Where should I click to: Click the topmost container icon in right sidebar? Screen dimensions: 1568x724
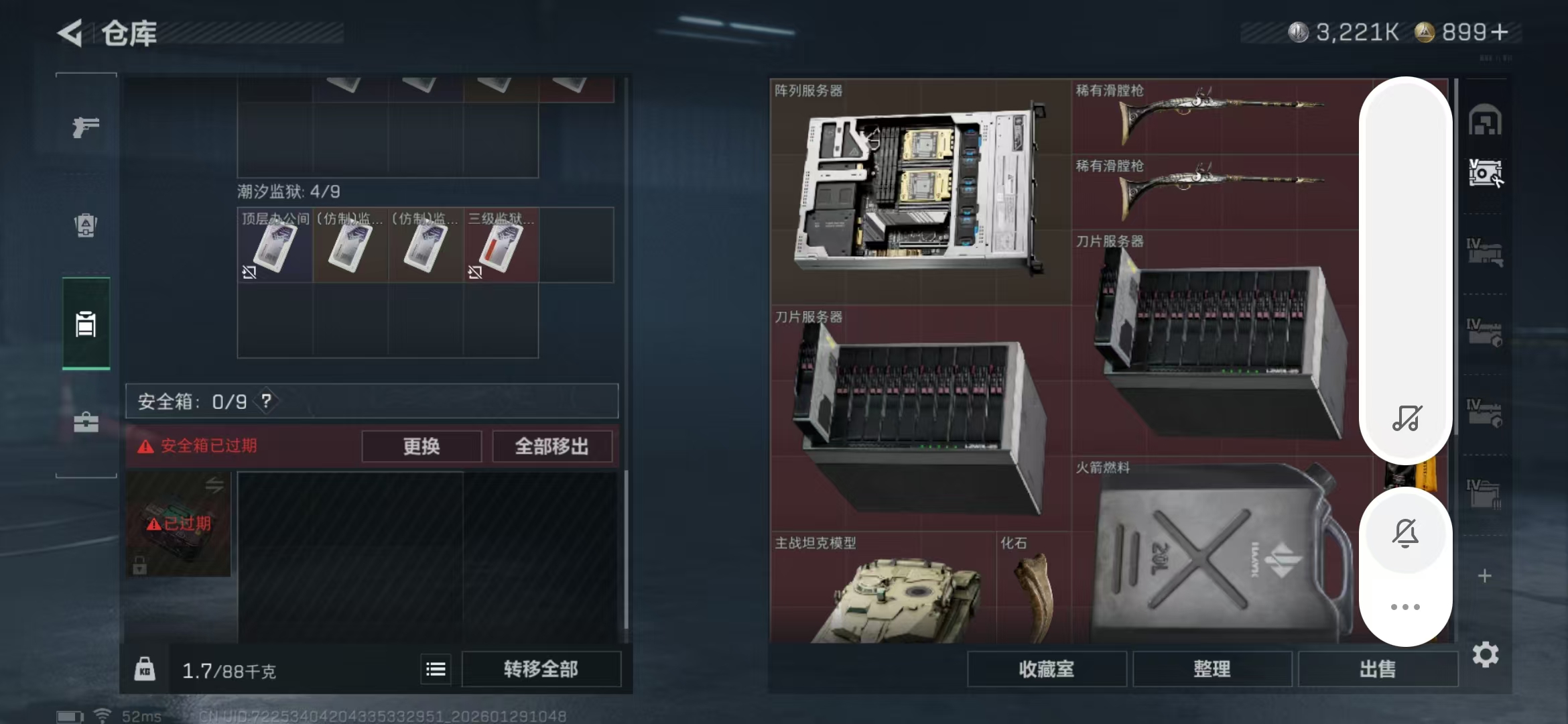(1486, 121)
